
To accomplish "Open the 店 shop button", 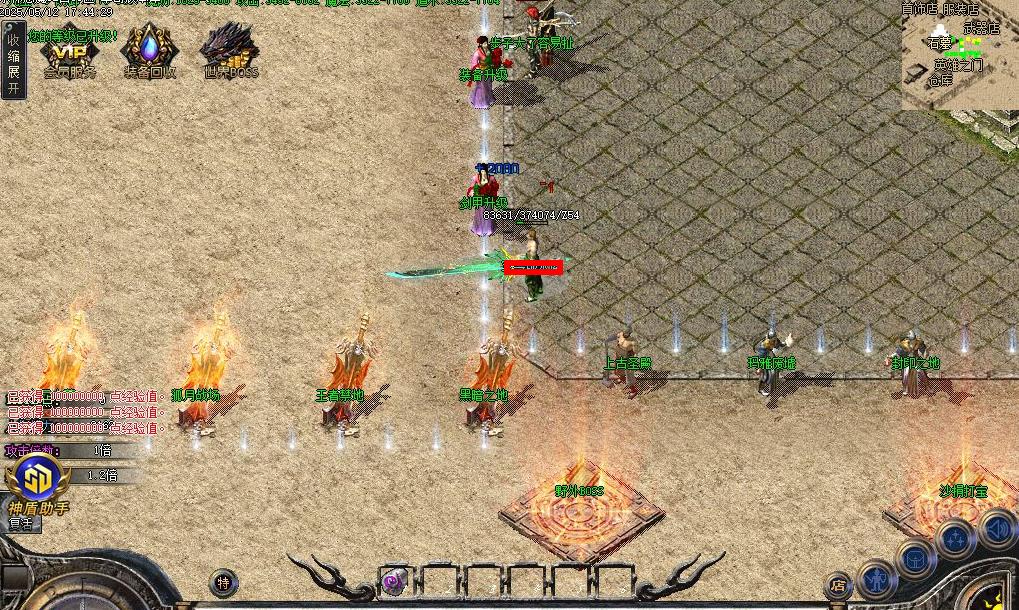I will tap(838, 586).
